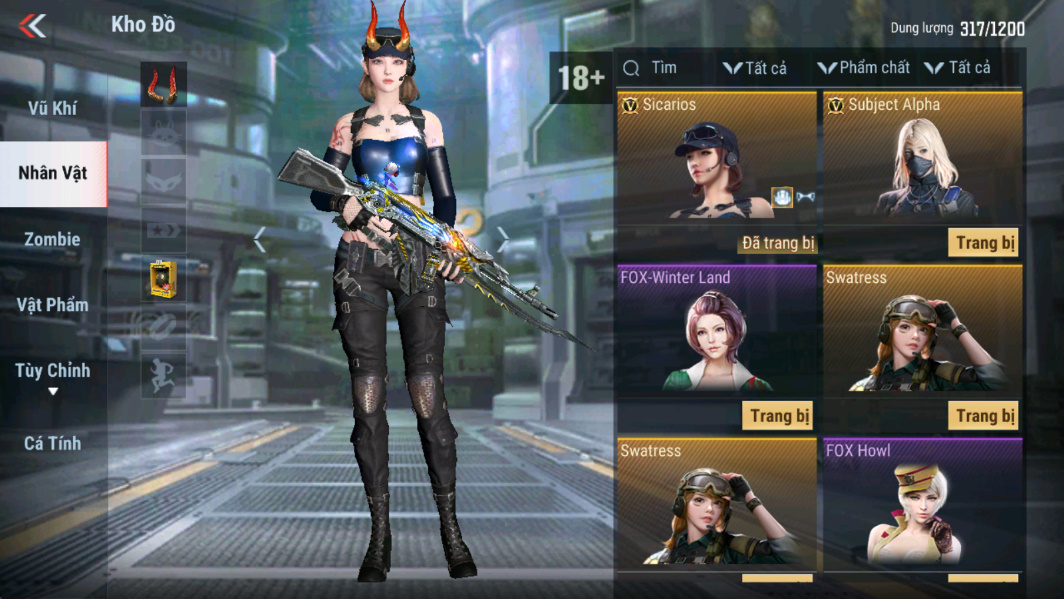The width and height of the screenshot is (1064, 599).
Task: Open the Zombie category
Action: tap(52, 239)
